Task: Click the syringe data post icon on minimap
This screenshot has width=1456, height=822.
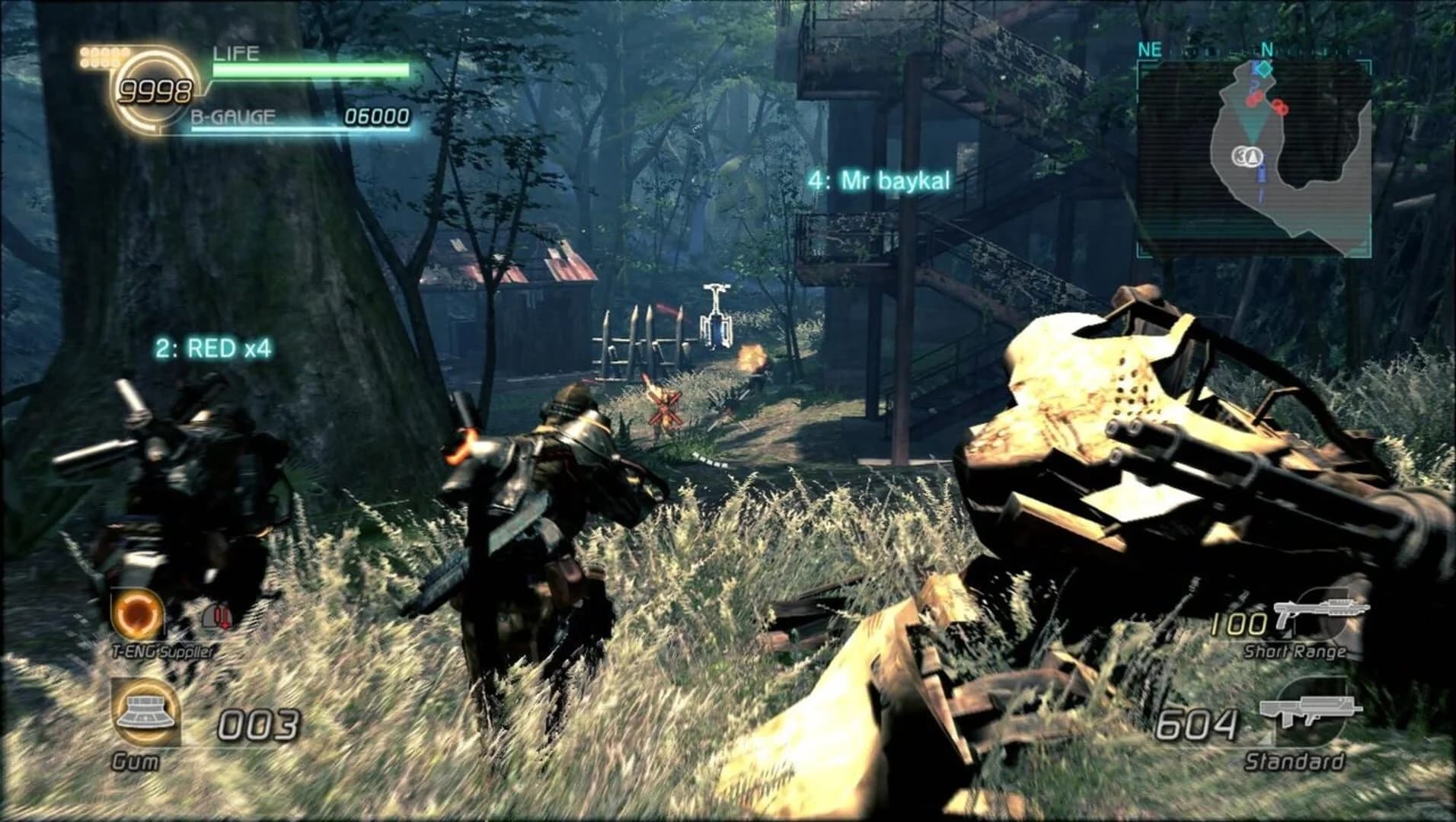Action: [x=1262, y=174]
